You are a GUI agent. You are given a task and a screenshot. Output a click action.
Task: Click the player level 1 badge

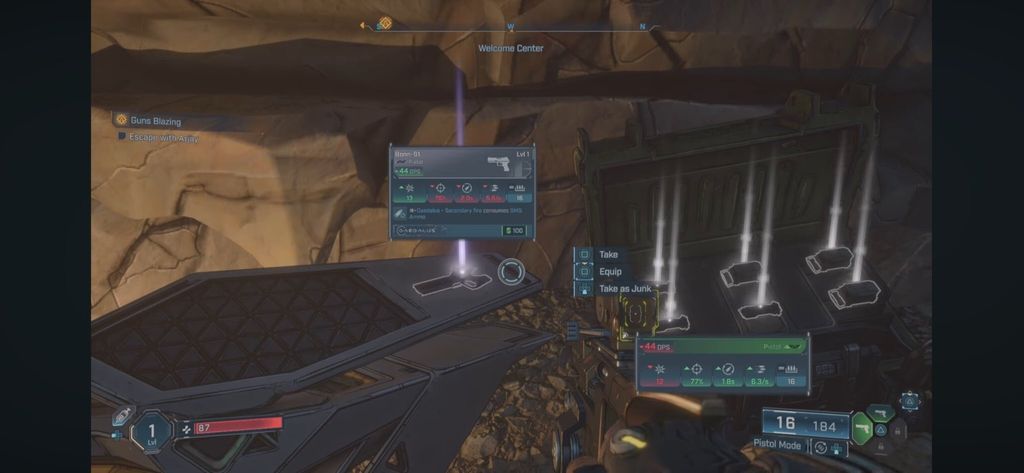click(153, 431)
